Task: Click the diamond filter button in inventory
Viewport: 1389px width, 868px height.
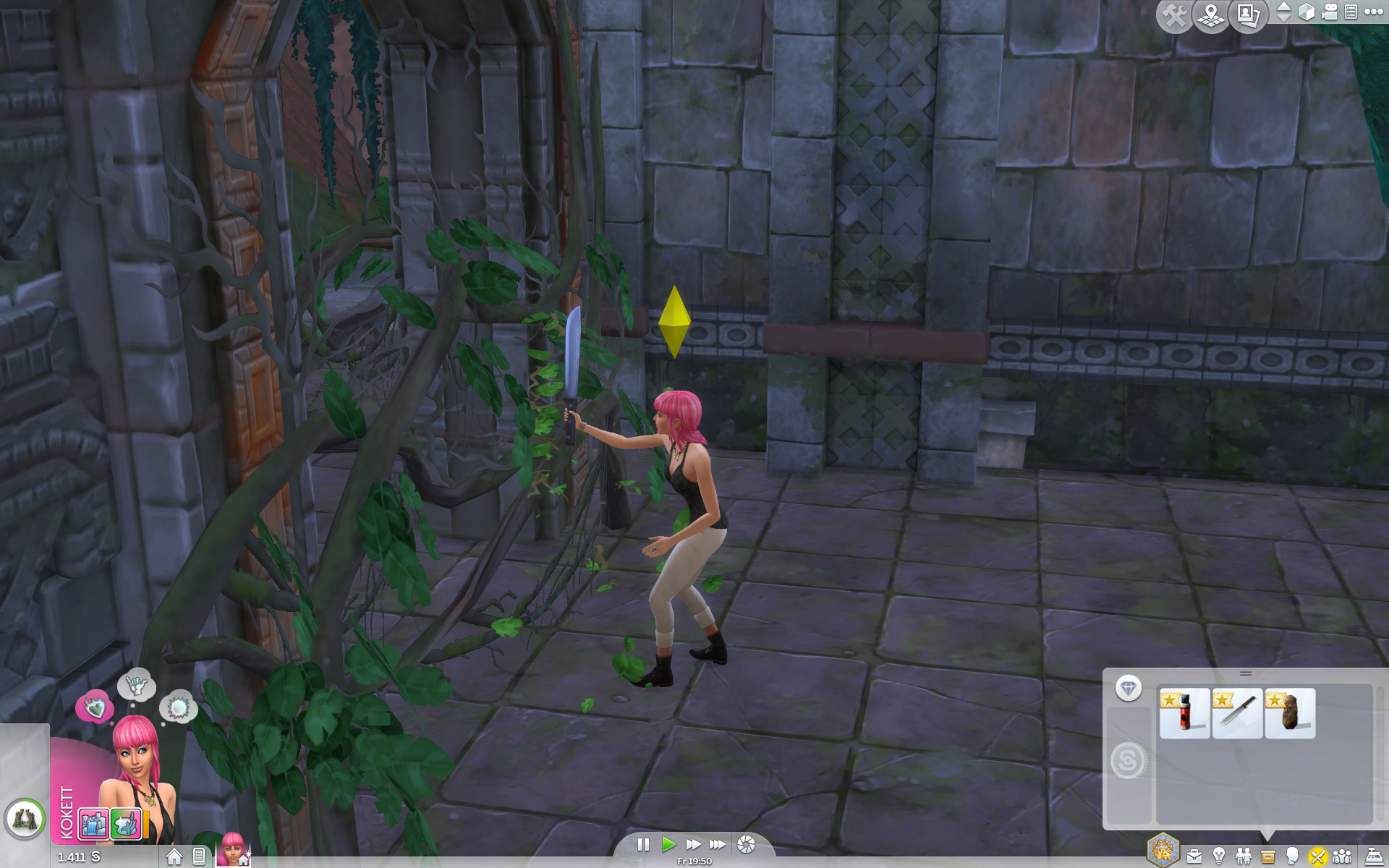Action: 1129,688
